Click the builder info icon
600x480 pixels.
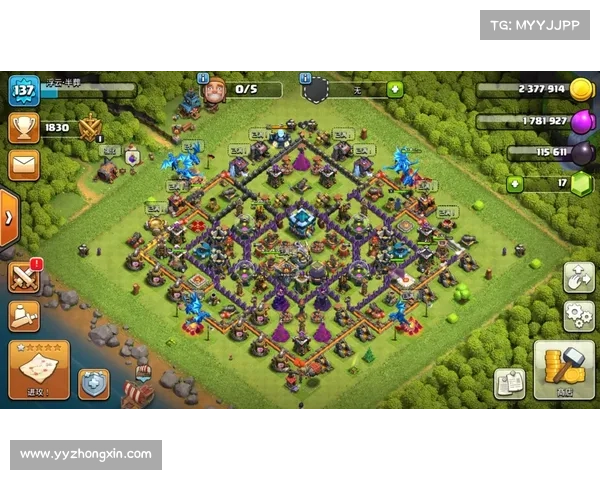[204, 77]
